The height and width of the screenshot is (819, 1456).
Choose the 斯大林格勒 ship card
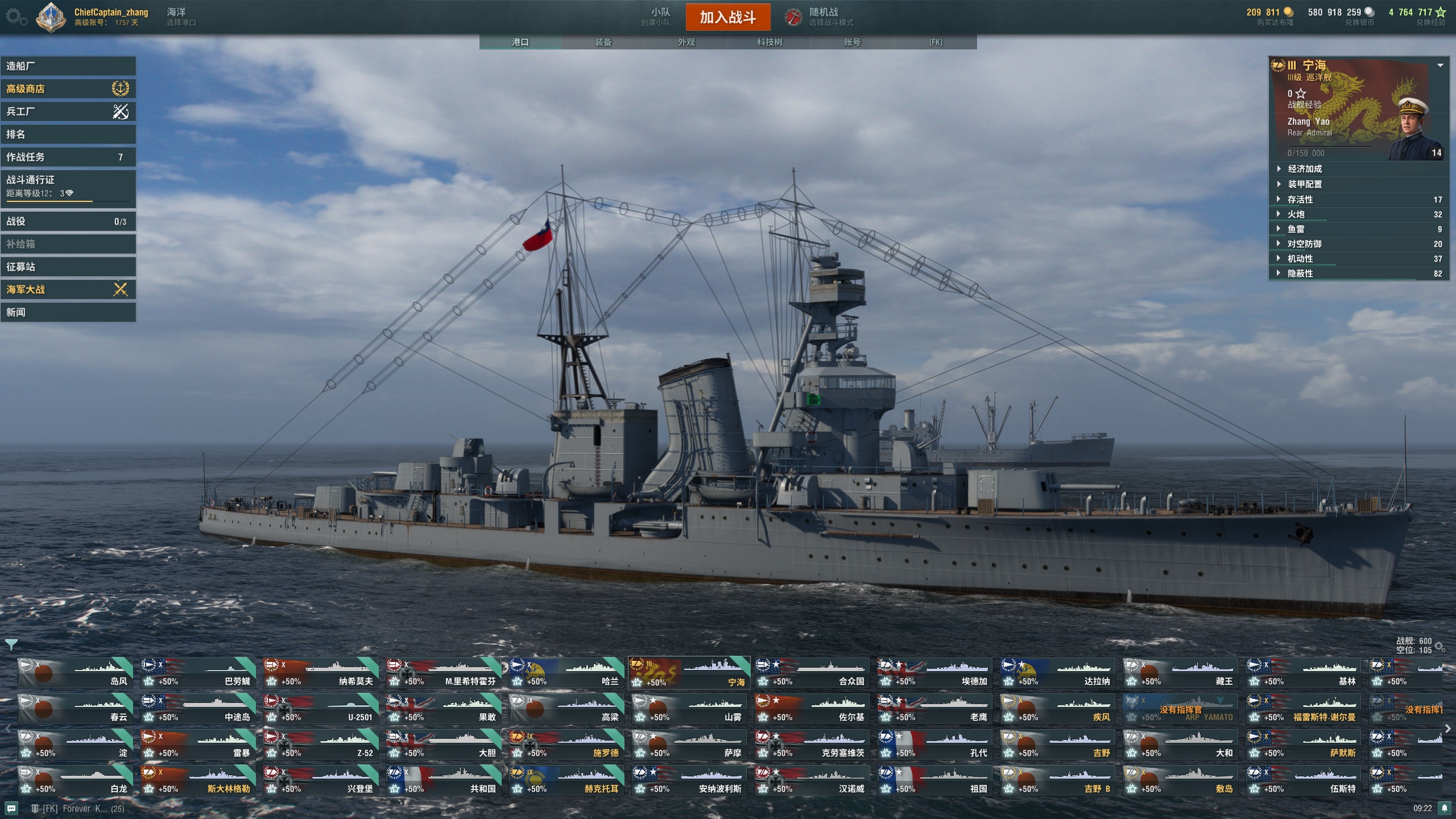pyautogui.click(x=198, y=781)
